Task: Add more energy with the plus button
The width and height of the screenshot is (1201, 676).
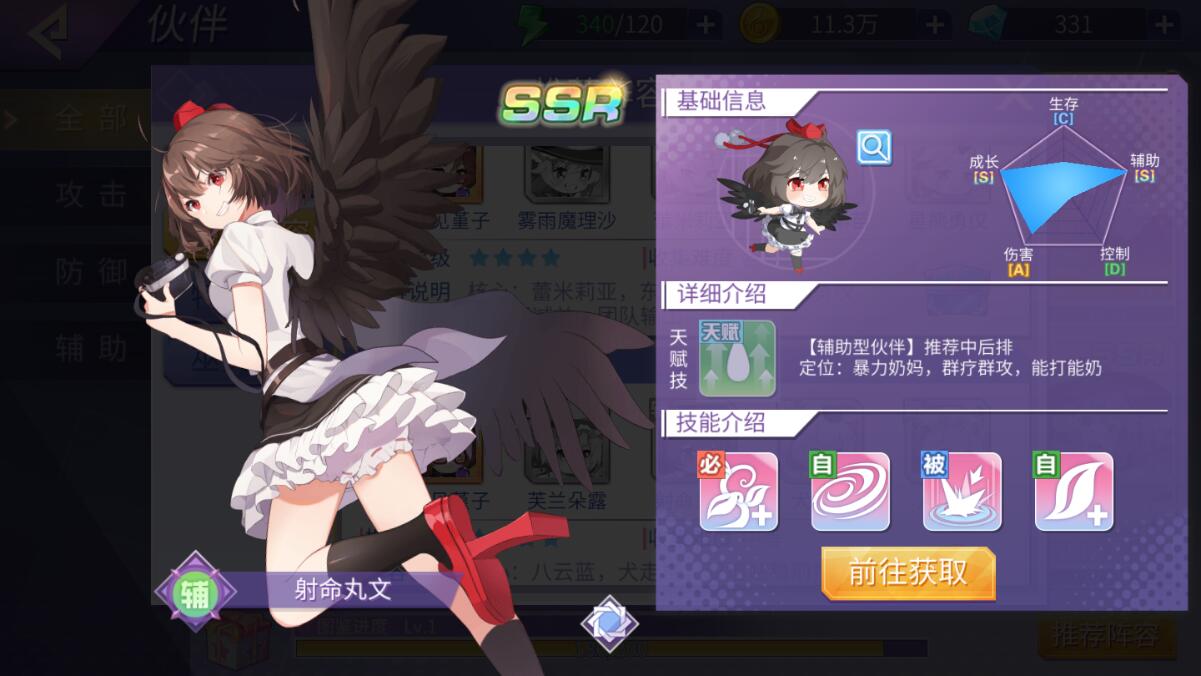Action: (705, 24)
